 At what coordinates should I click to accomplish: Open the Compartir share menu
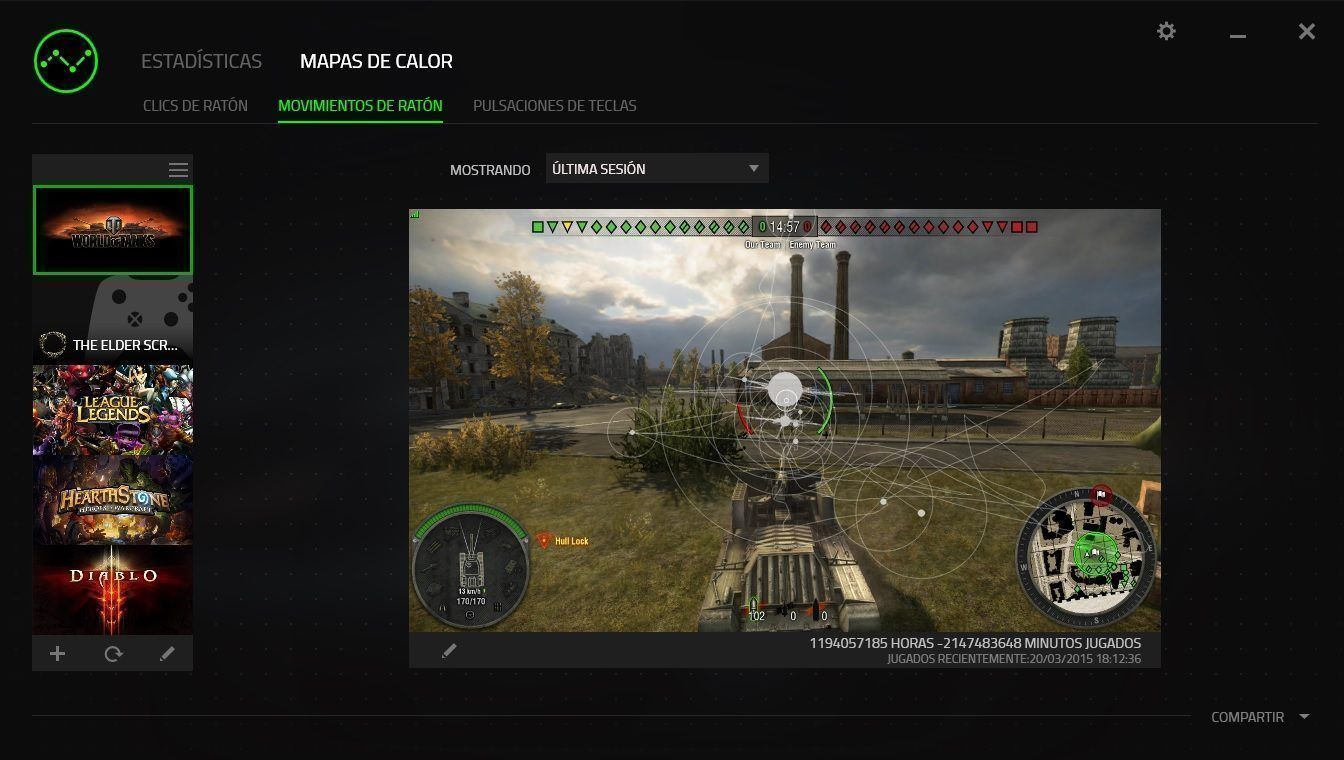(x=1259, y=717)
